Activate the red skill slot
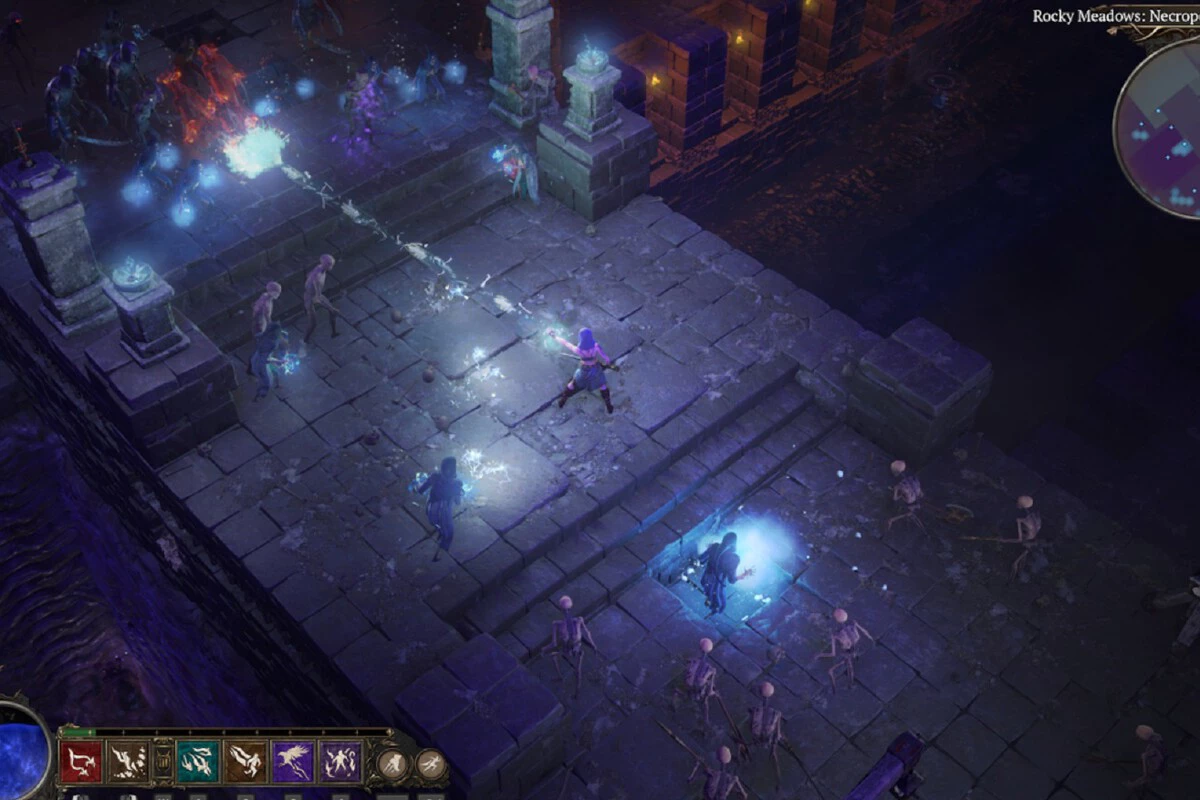 81,762
